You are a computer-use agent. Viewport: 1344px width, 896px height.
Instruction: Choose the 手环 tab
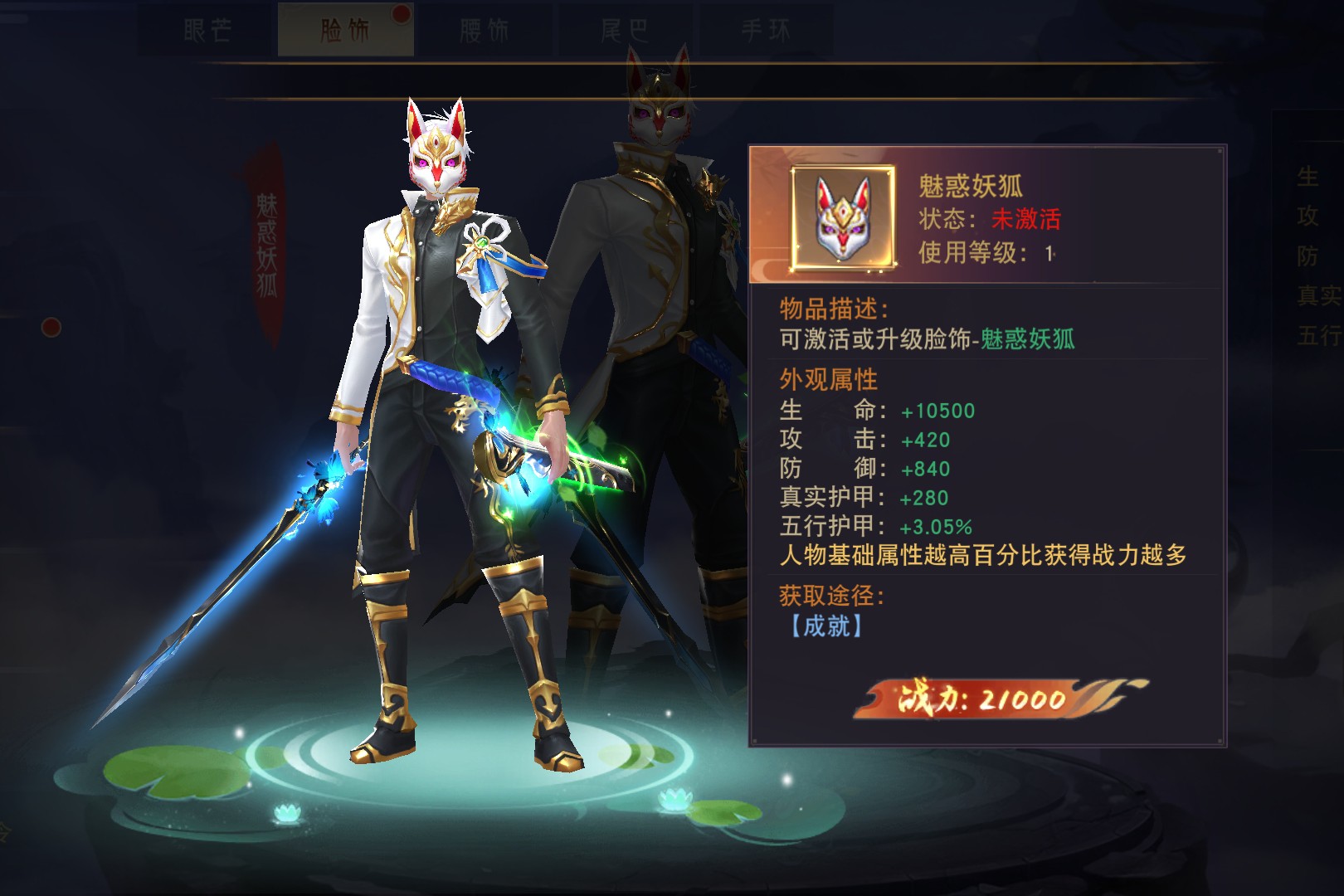pos(765,31)
